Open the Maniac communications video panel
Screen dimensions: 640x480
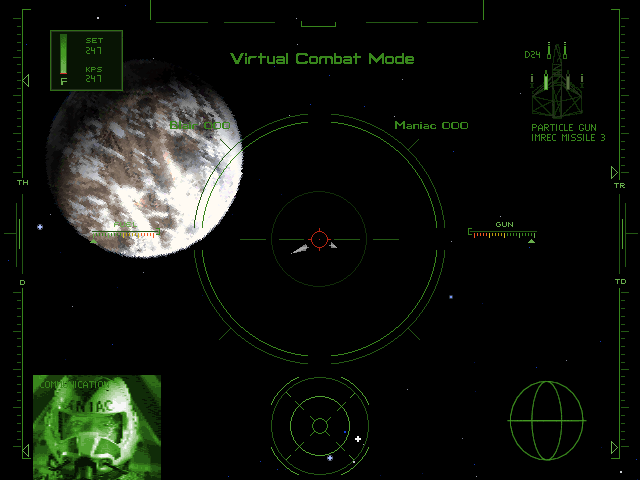tap(97, 427)
